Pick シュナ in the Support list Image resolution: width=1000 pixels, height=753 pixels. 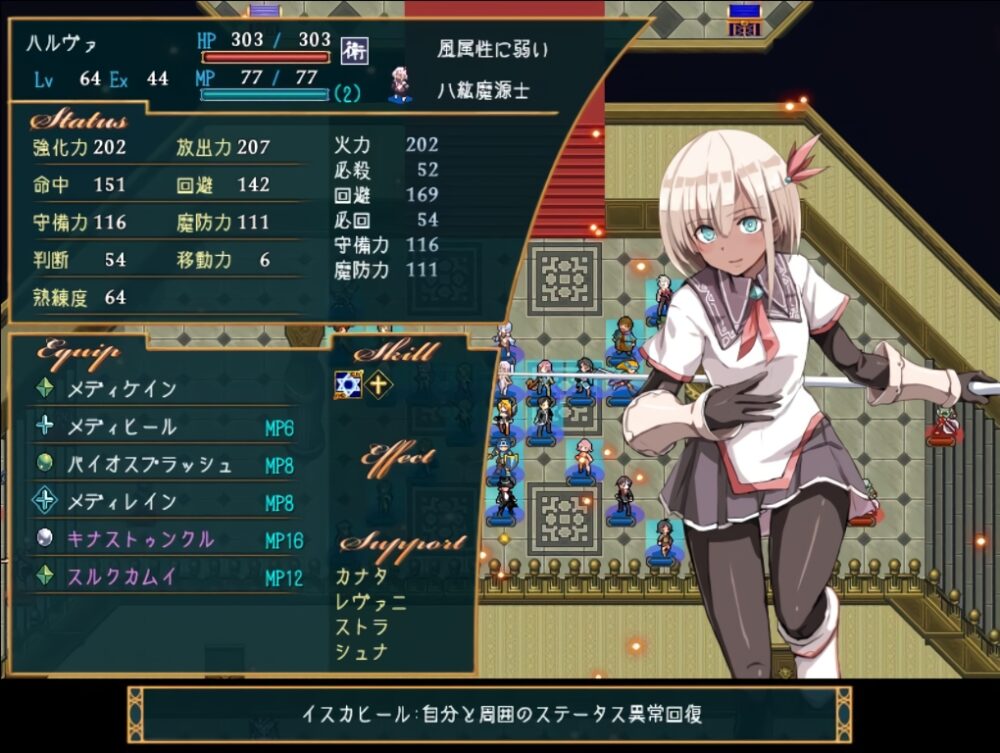363,652
